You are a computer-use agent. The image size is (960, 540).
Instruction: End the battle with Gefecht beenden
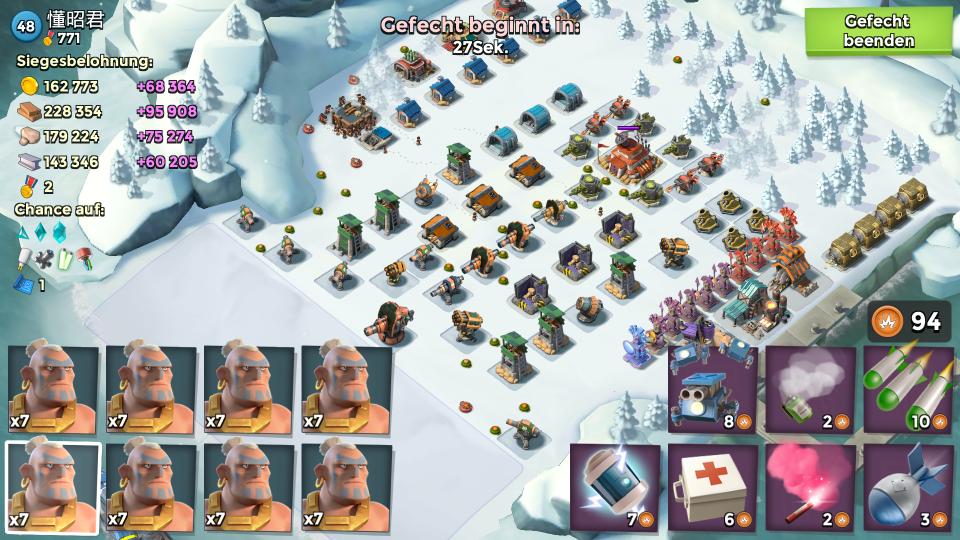tap(878, 31)
